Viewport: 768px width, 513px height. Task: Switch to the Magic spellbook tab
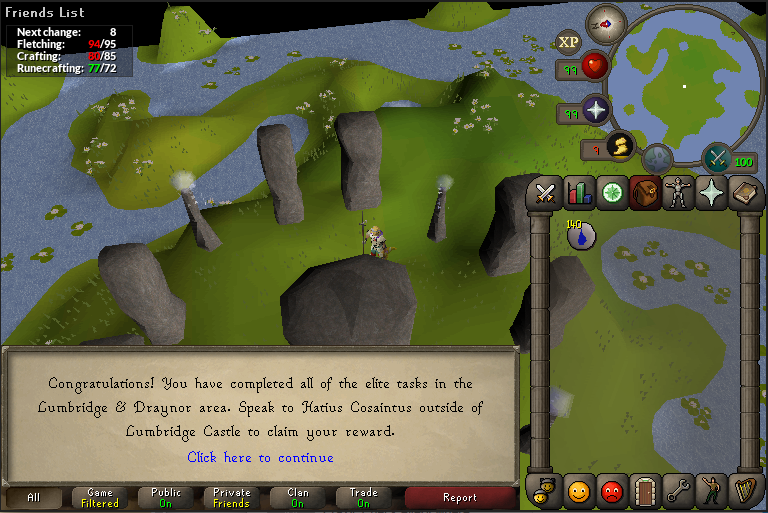pos(744,192)
